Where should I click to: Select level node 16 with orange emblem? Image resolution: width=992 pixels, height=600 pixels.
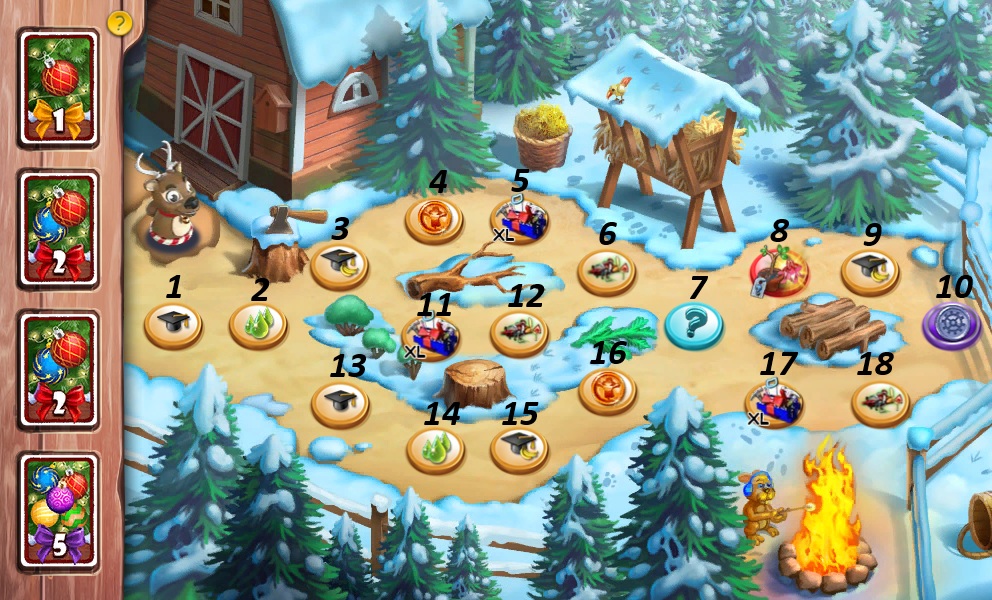click(607, 390)
